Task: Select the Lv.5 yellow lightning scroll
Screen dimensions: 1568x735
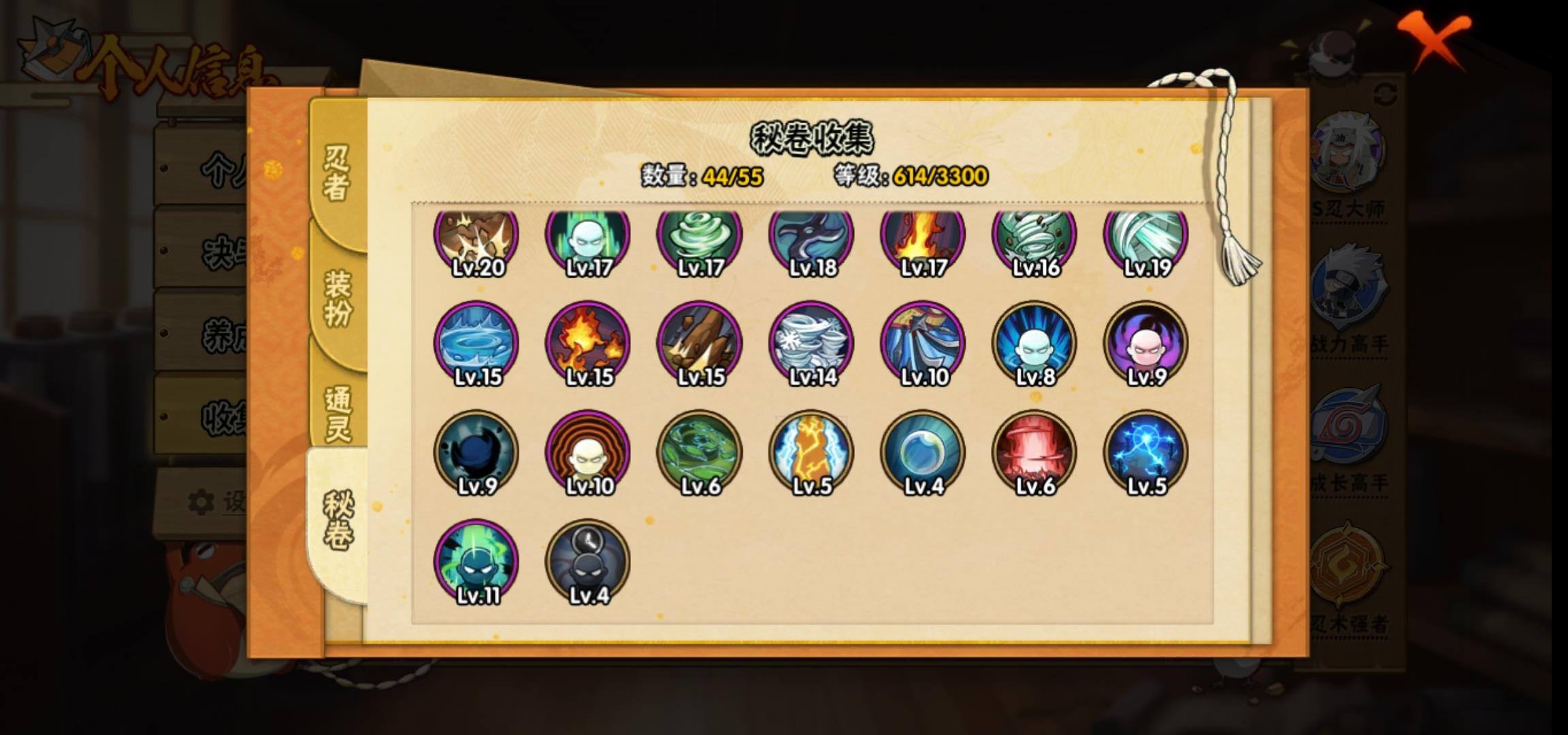Action: [x=811, y=453]
